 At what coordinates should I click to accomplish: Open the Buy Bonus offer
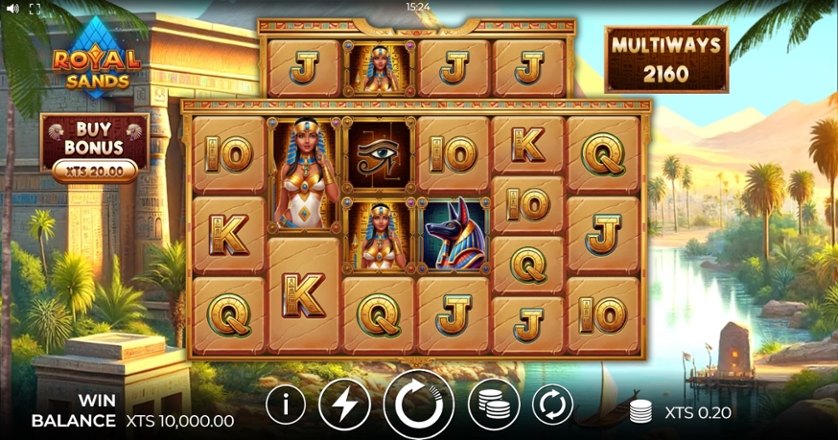pos(95,147)
